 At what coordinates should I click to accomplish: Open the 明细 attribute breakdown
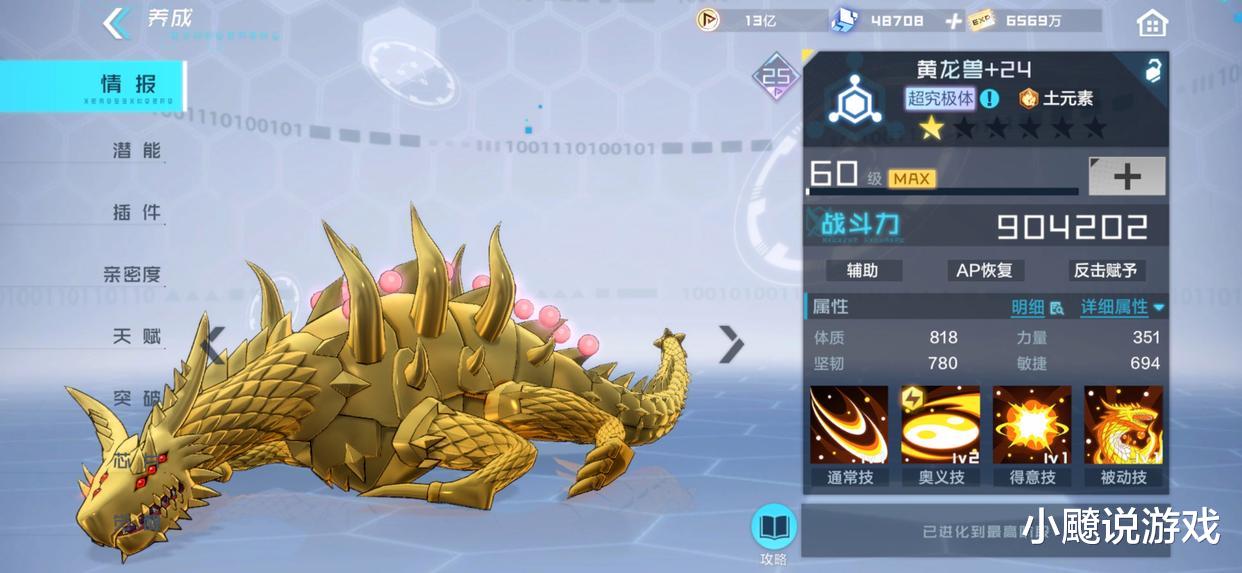[1037, 308]
